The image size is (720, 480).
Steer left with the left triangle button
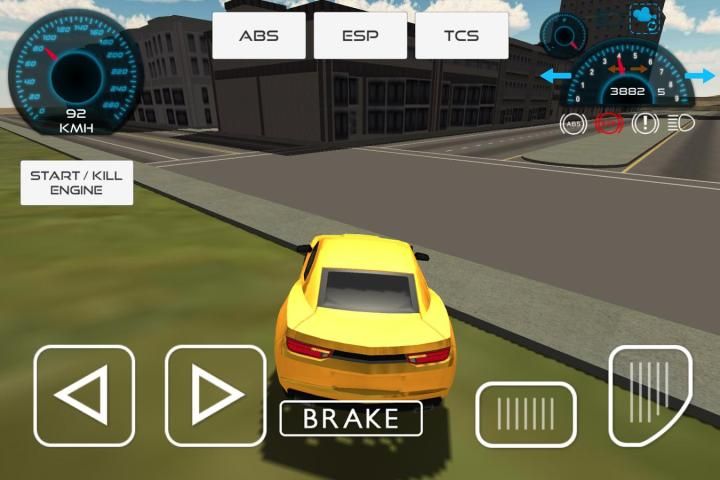(84, 395)
